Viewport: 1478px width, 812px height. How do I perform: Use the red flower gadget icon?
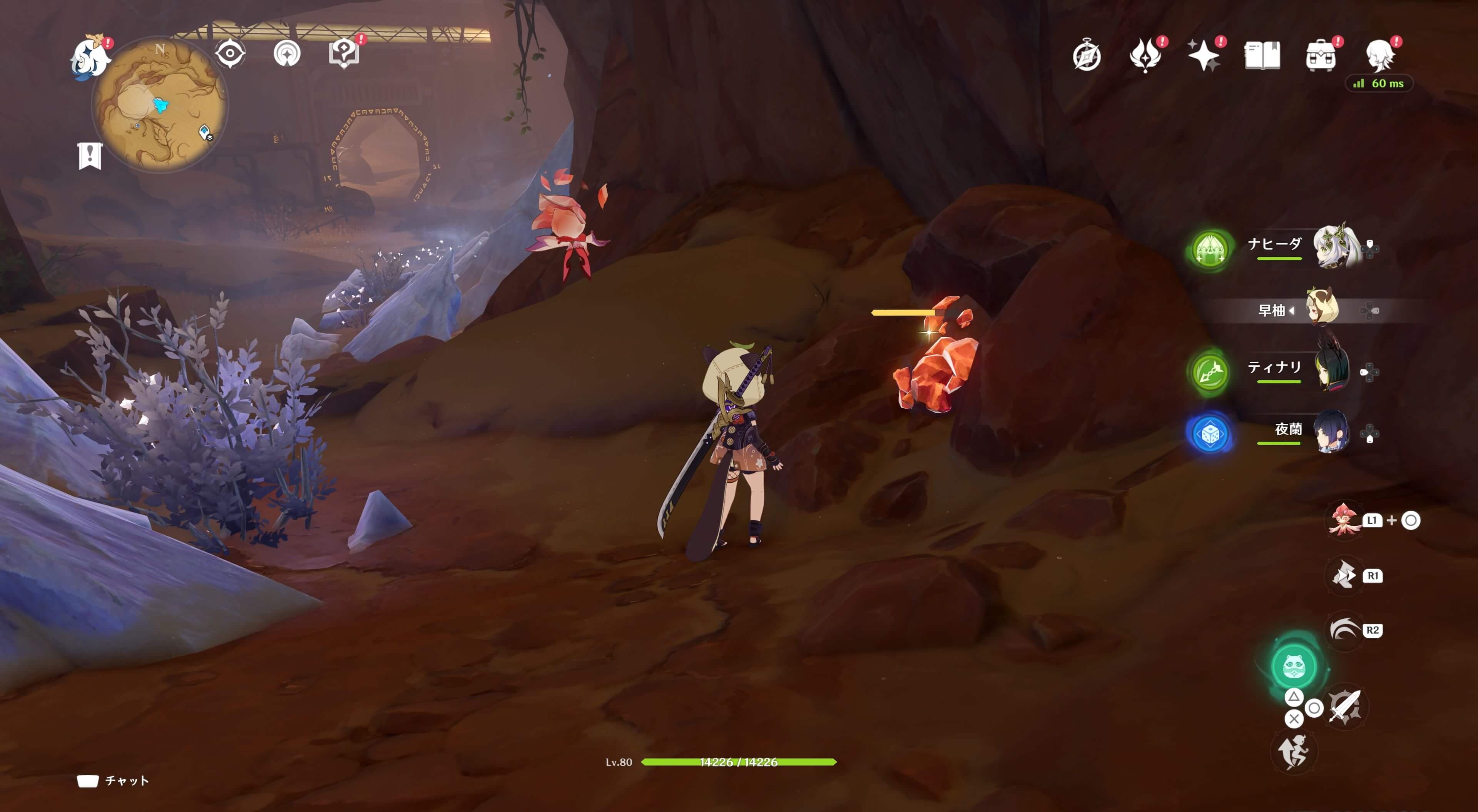tap(1344, 520)
